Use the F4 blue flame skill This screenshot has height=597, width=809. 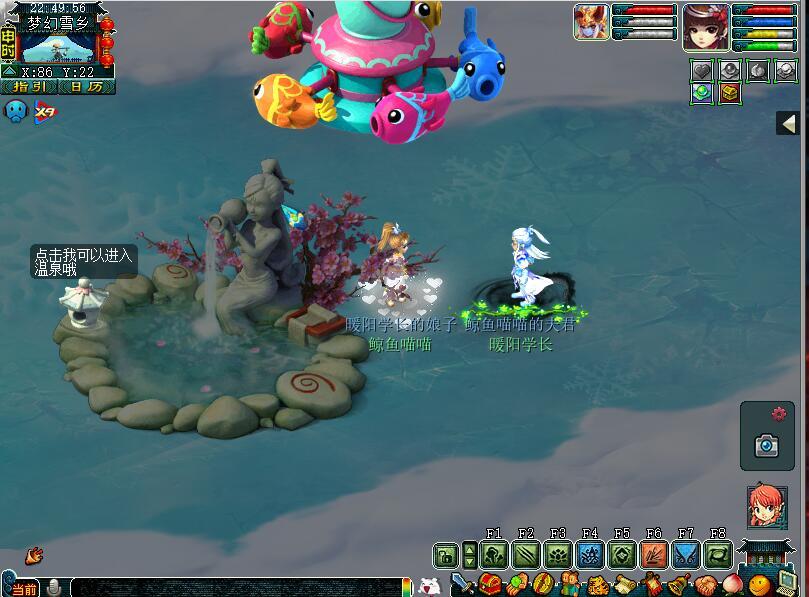tap(589, 555)
